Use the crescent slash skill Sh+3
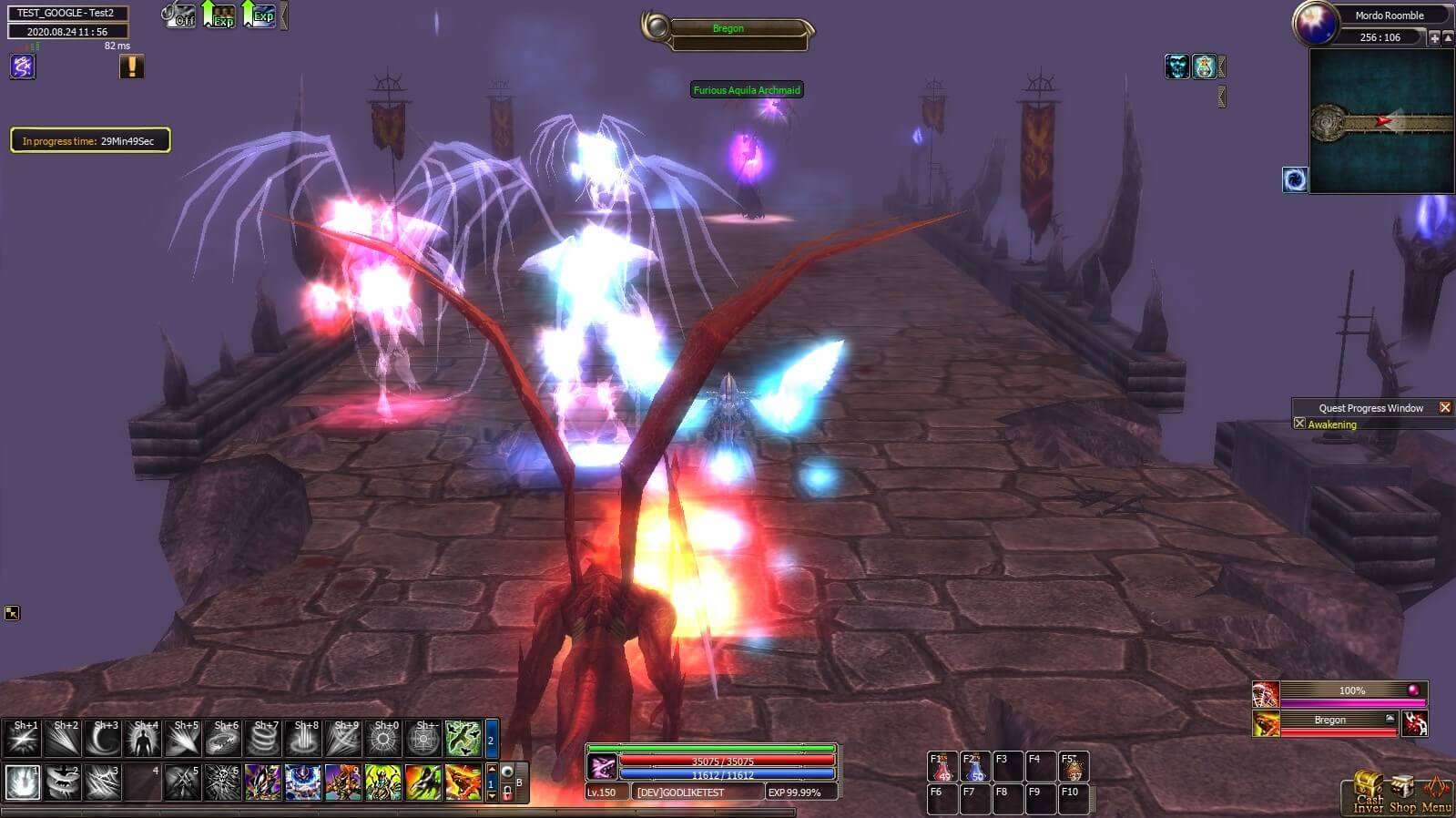1456x818 pixels. pyautogui.click(x=103, y=739)
